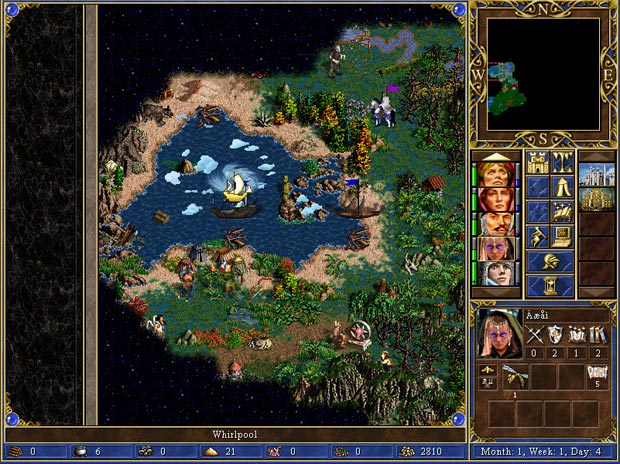The image size is (620, 464).
Task: Click the world minimap
Action: [543, 74]
